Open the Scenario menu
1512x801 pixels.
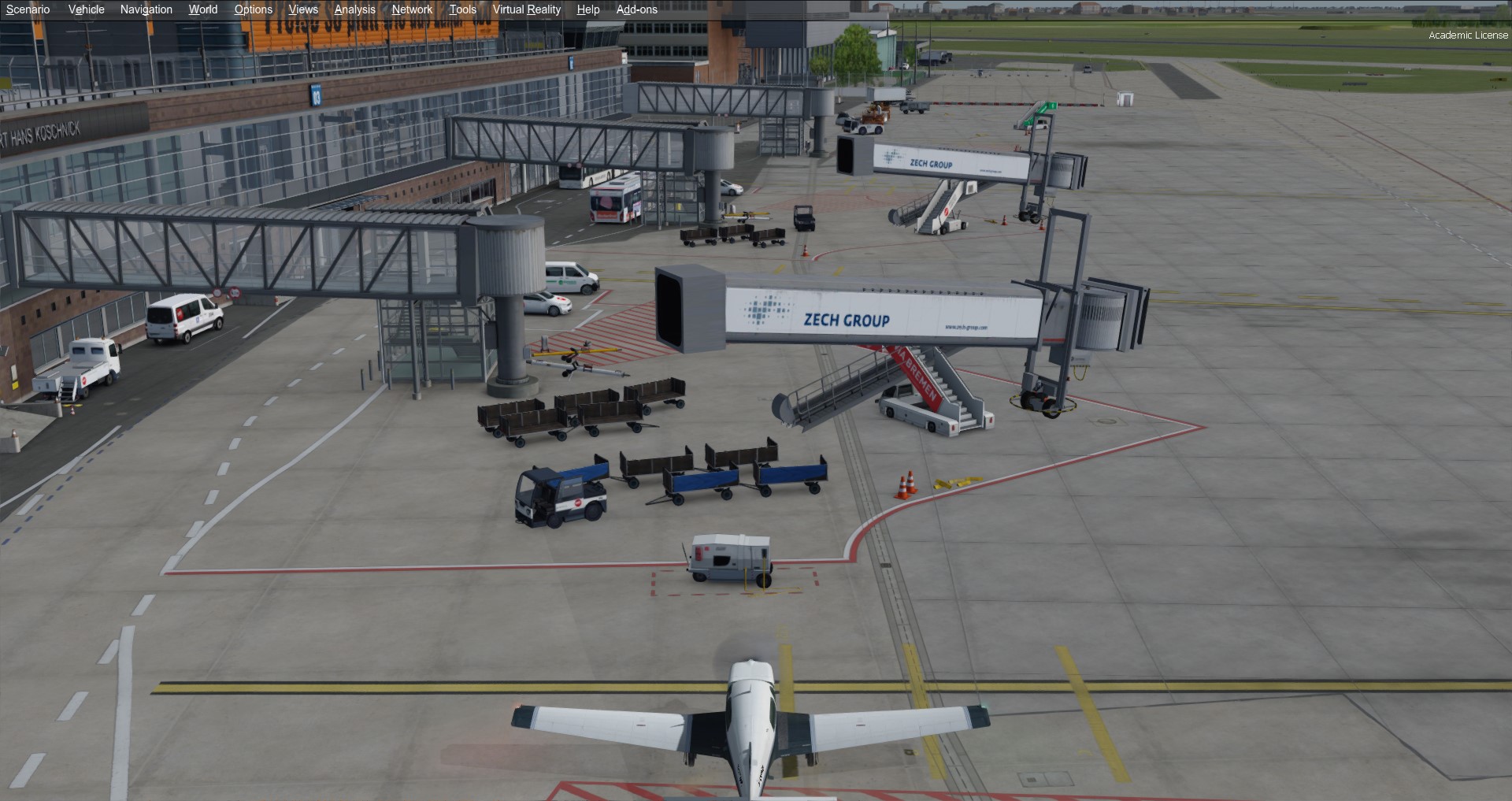28,9
